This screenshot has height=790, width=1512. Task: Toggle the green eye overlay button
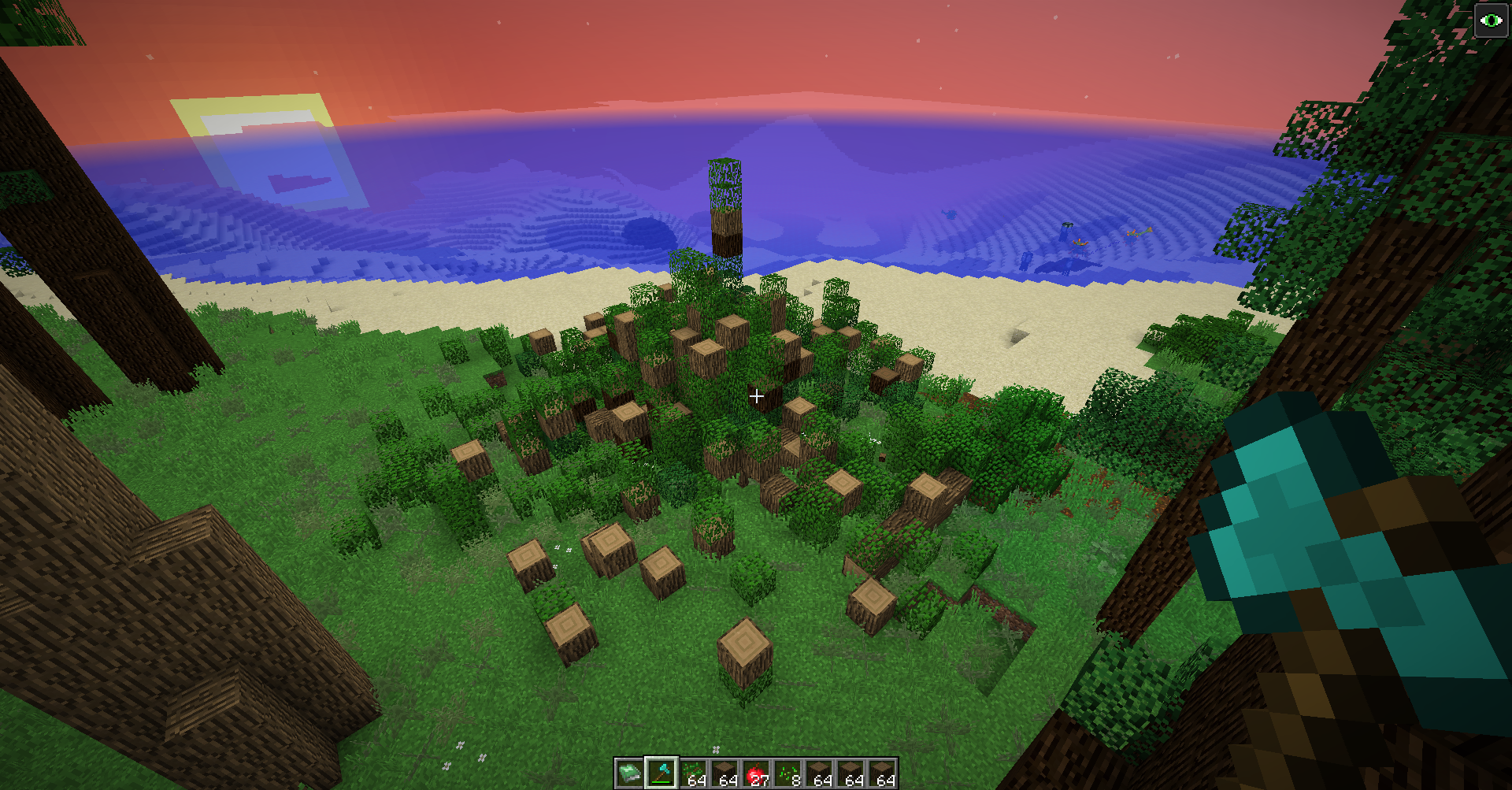(1490, 19)
